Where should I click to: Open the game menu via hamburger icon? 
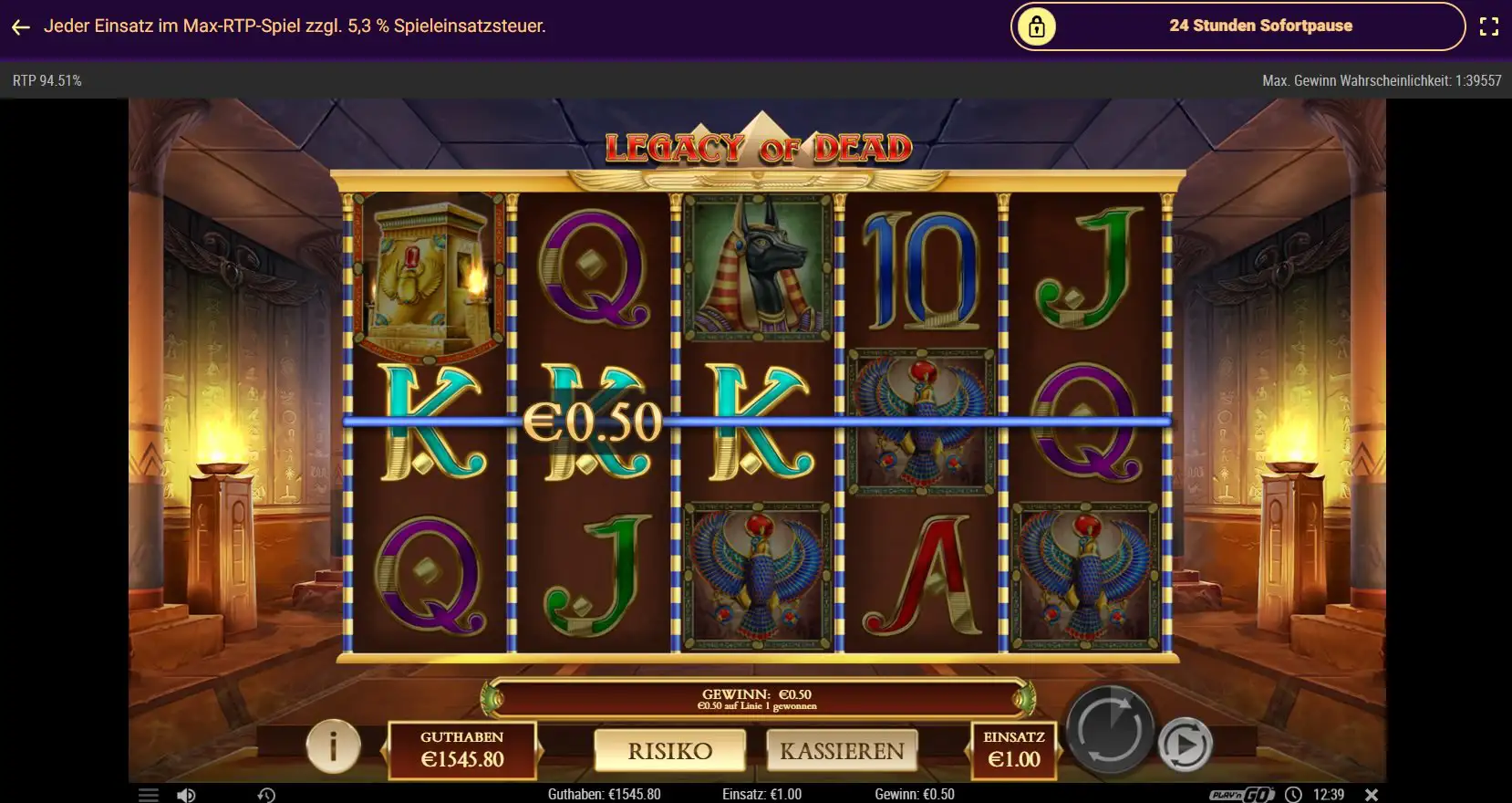149,793
